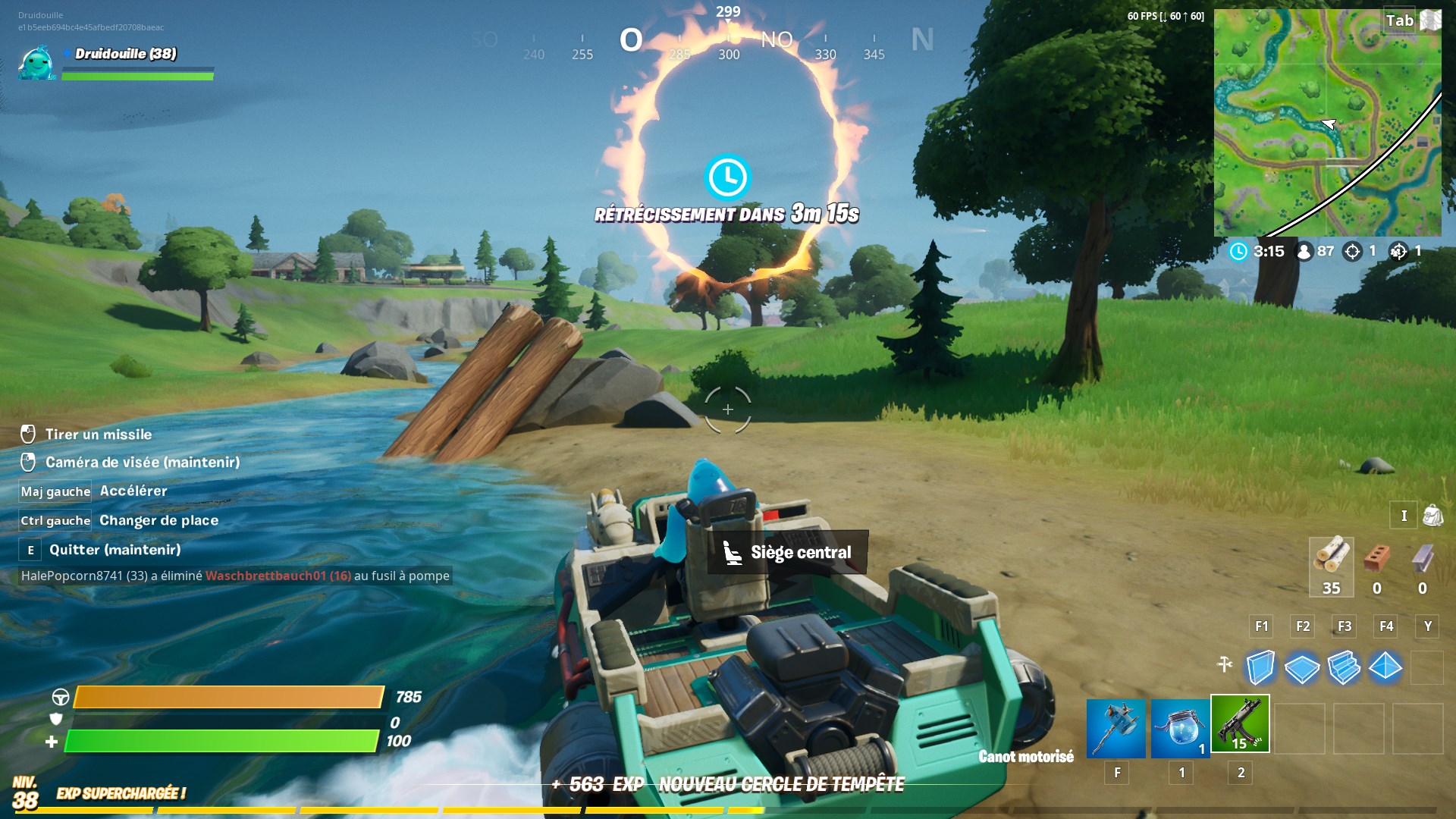Select the pickaxe in the hotbar
Viewport: 1456px width, 819px height.
click(1116, 728)
